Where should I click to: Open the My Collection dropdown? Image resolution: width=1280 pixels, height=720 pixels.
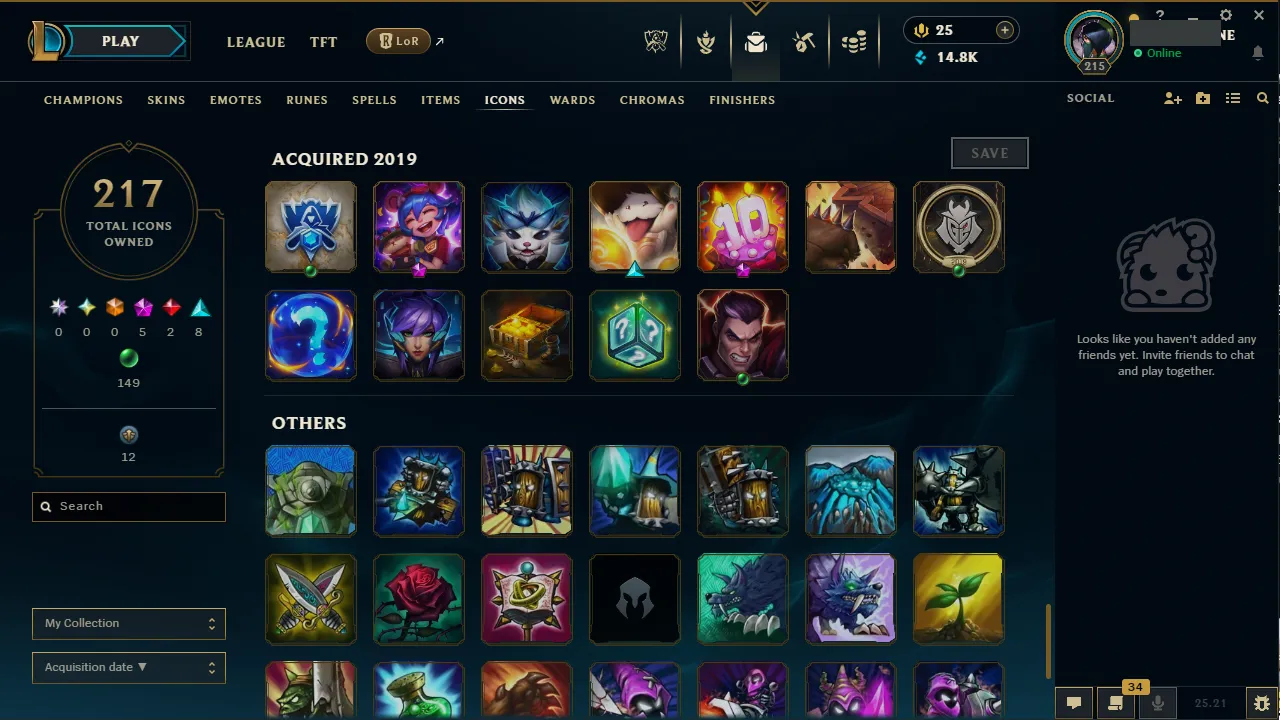128,623
